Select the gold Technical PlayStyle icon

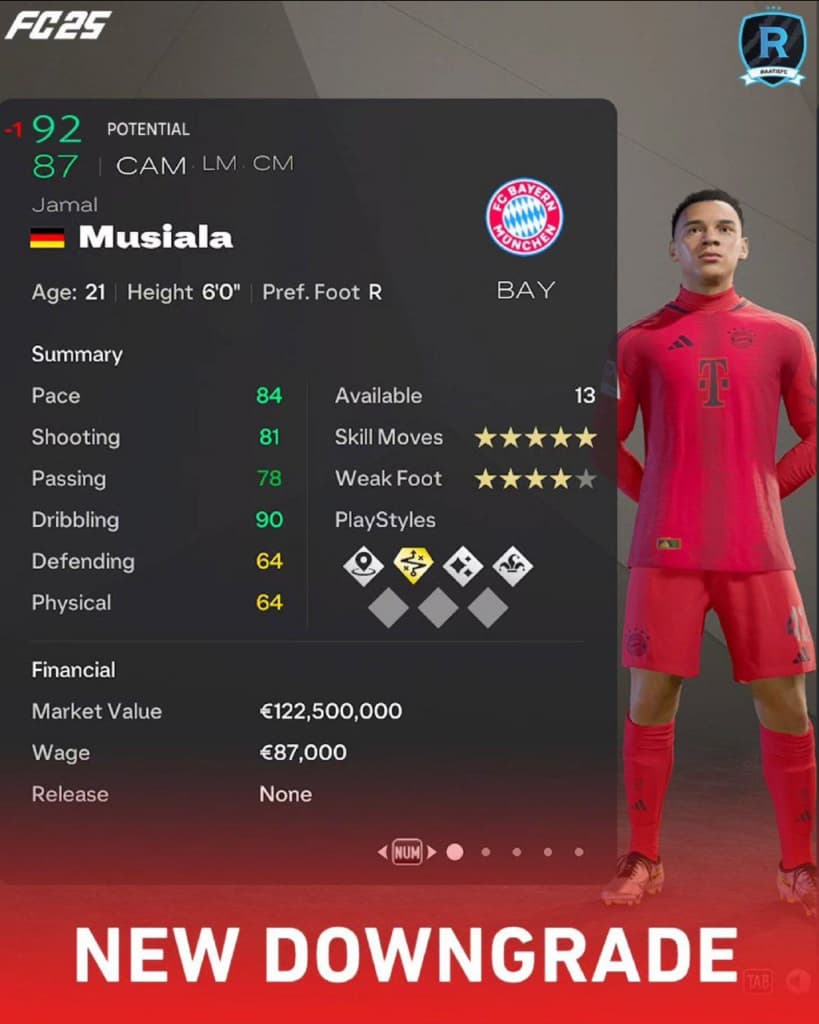tap(413, 566)
